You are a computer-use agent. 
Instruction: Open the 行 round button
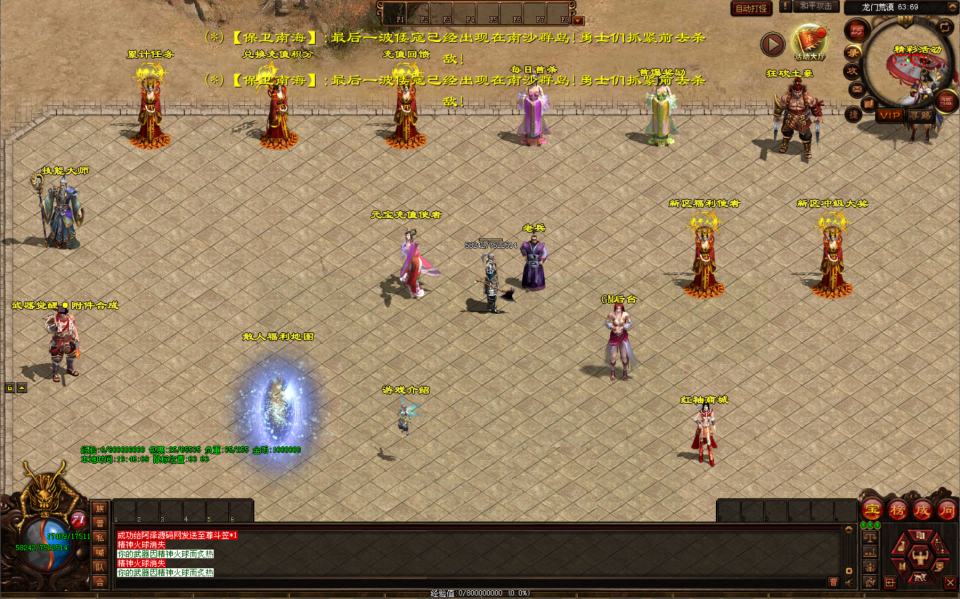945,510
